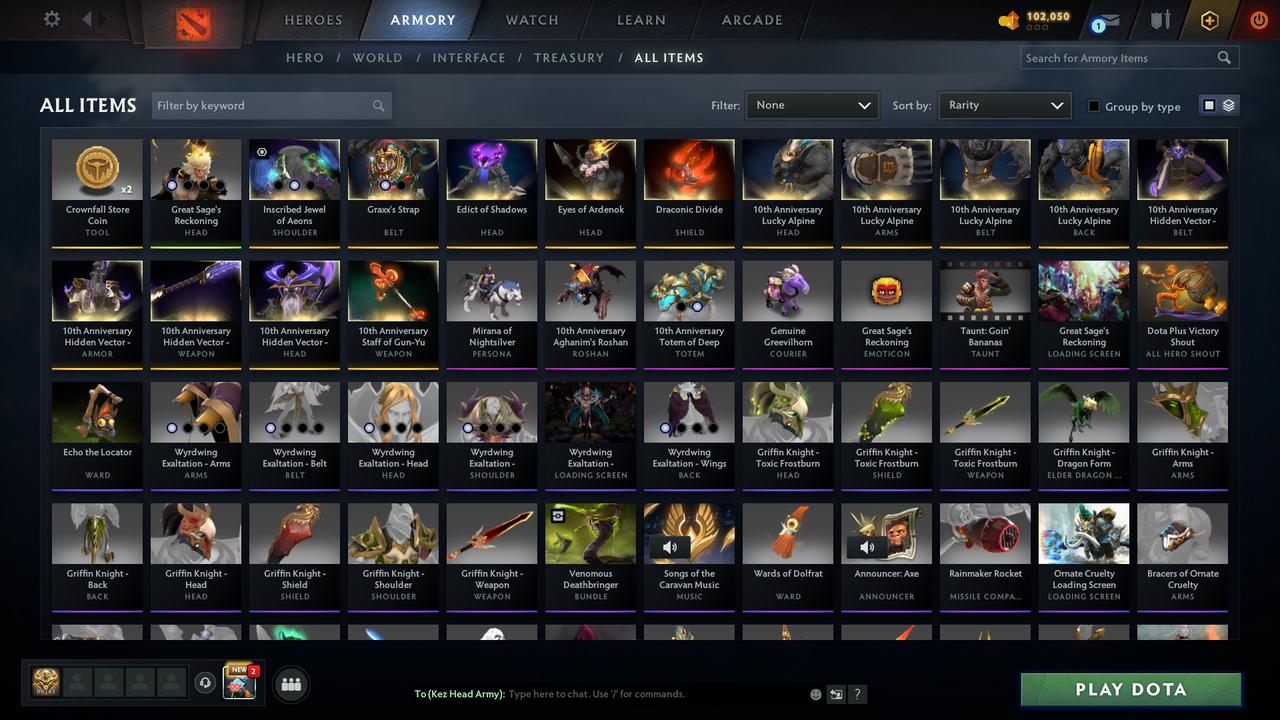Screen dimensions: 1280x720
Task: Open the friends list icon near chat
Action: [x=291, y=684]
